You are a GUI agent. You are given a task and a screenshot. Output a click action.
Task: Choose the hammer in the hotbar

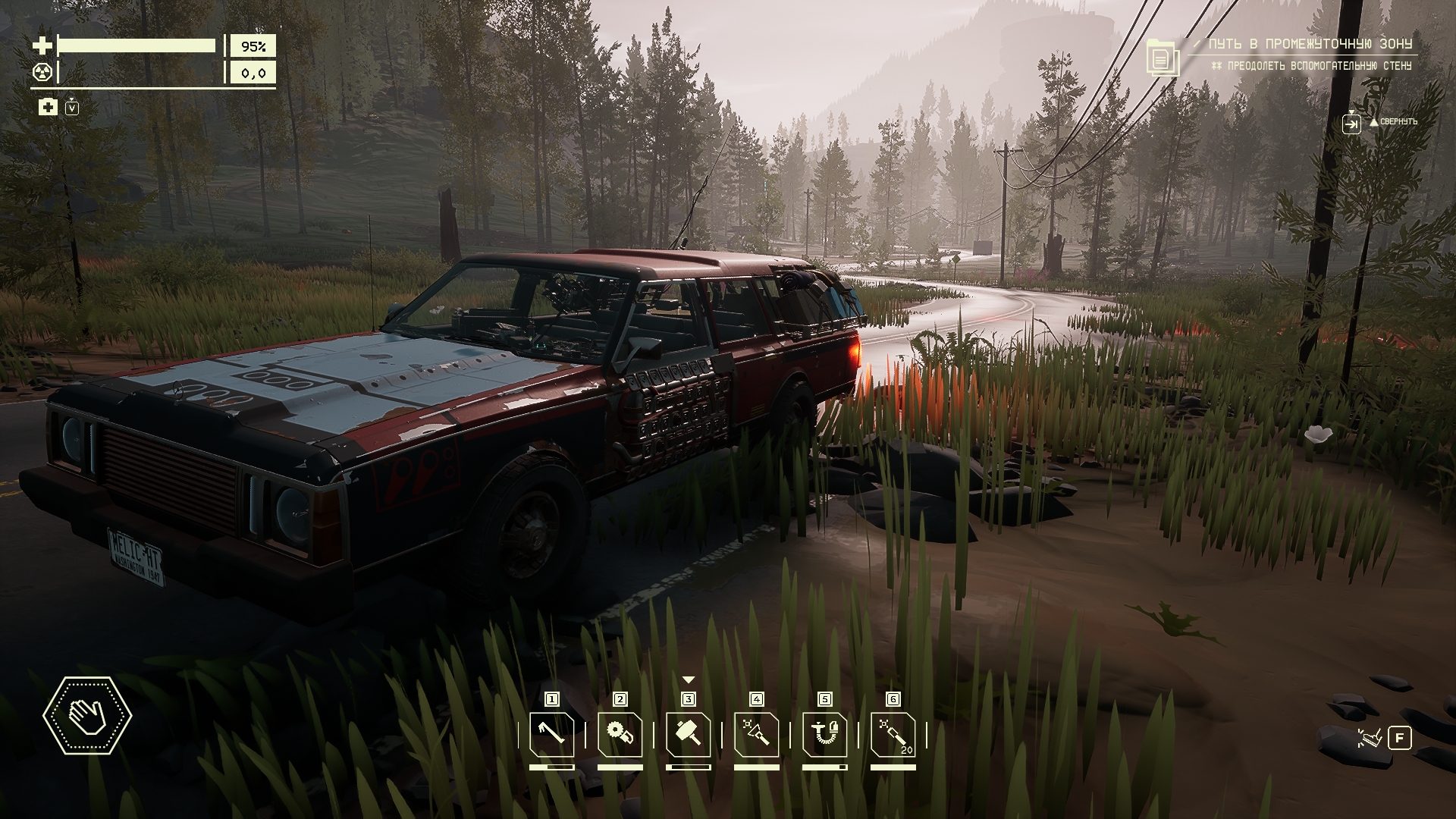[688, 735]
